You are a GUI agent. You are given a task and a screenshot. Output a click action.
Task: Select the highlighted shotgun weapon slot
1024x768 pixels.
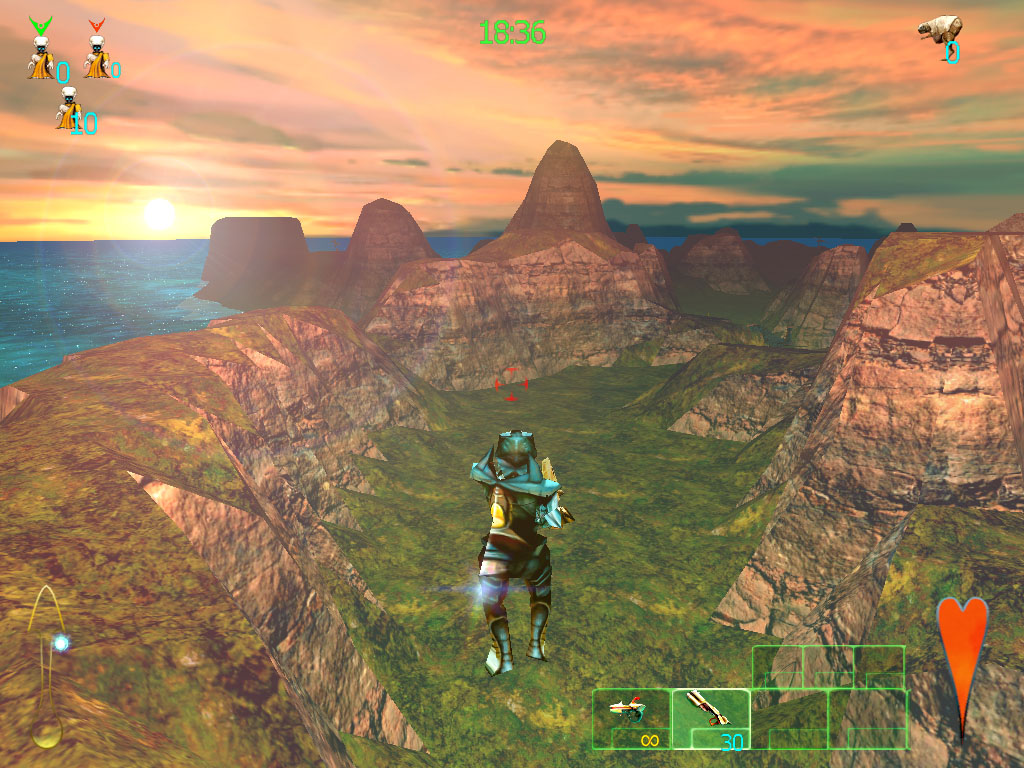coord(710,718)
